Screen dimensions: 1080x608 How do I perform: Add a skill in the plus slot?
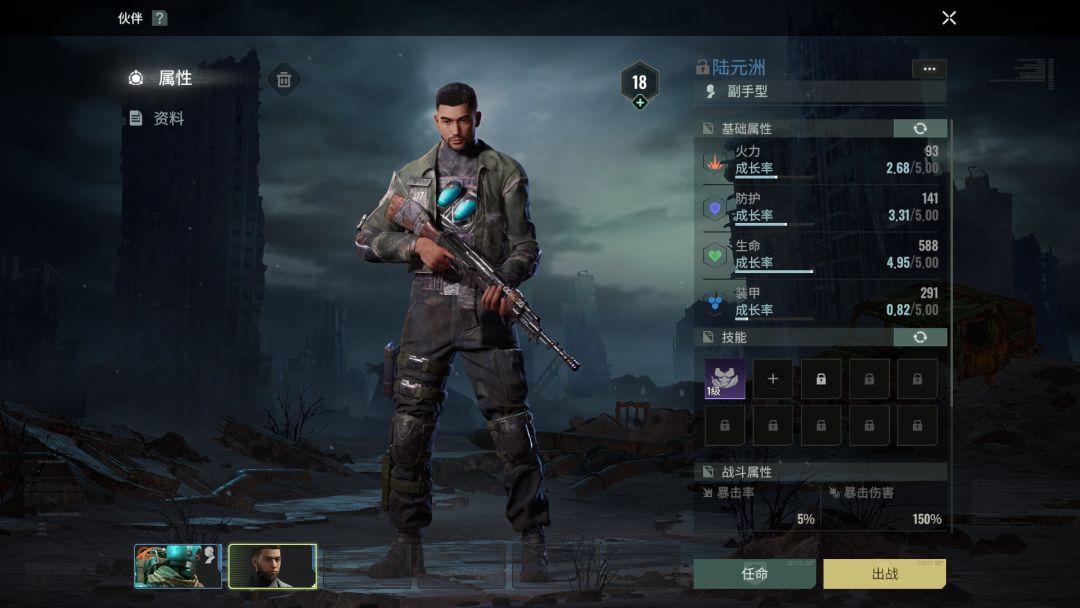[x=772, y=379]
